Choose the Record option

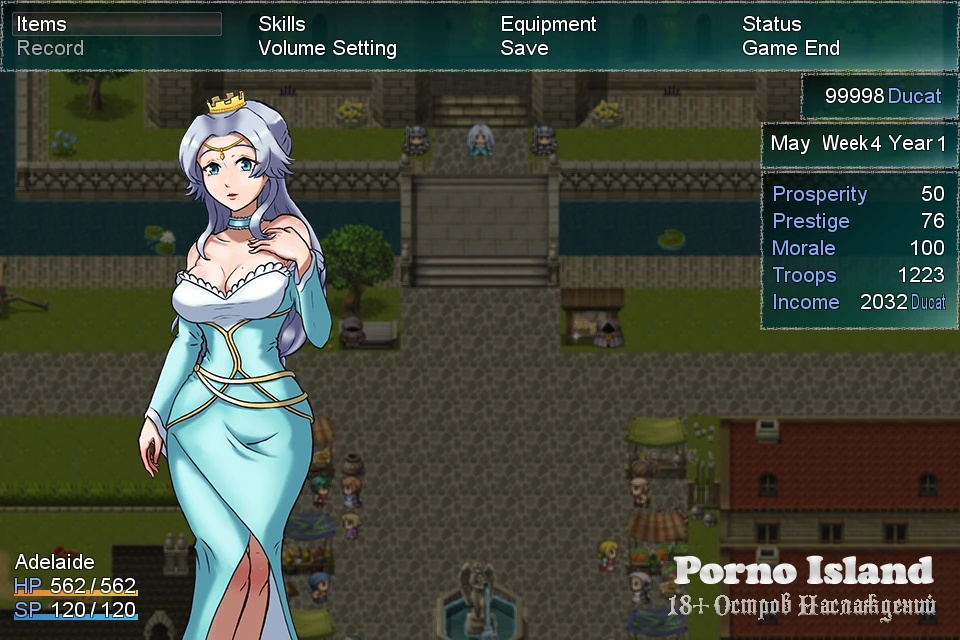tap(50, 48)
